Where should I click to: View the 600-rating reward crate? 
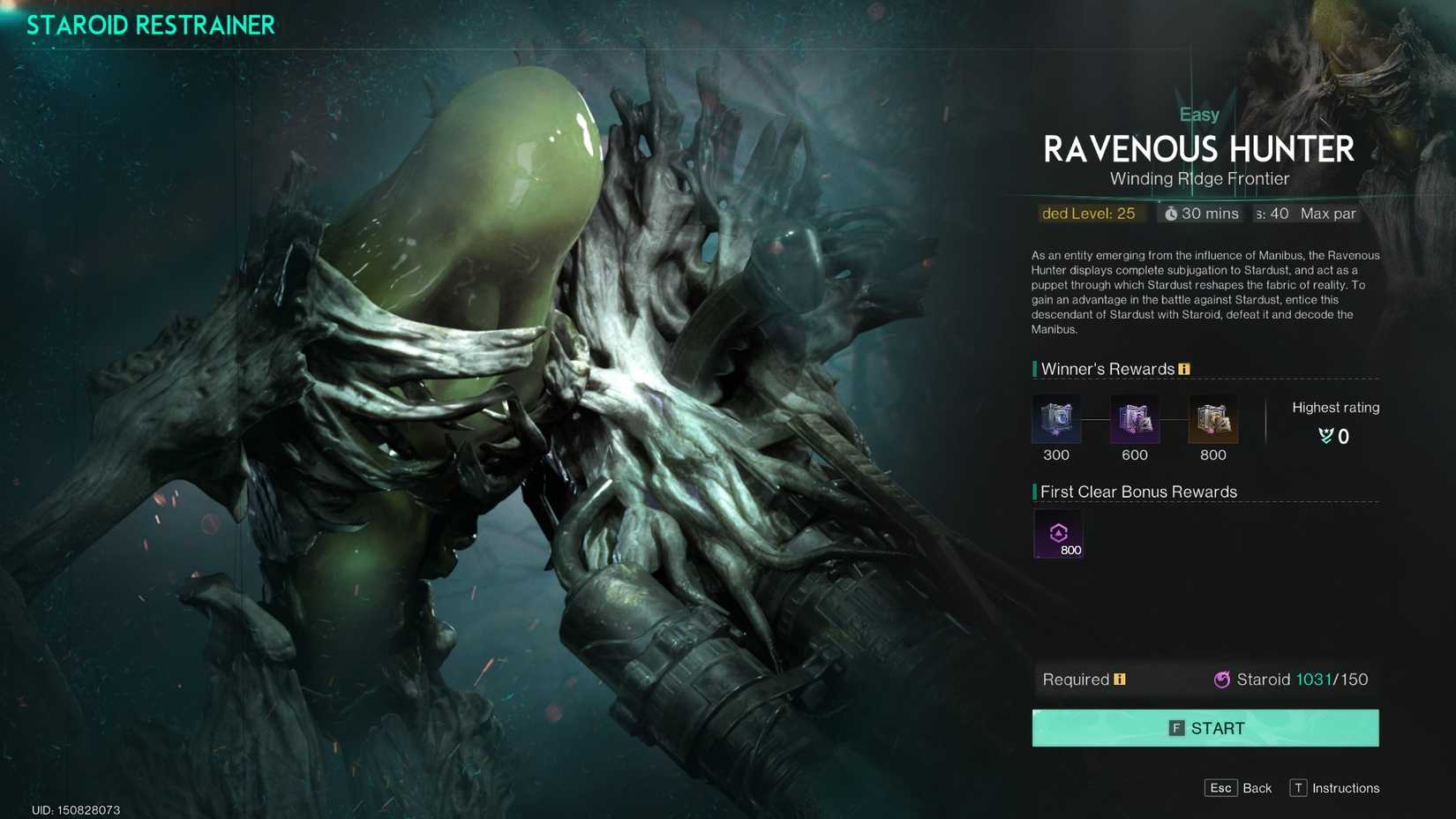pyautogui.click(x=1135, y=418)
